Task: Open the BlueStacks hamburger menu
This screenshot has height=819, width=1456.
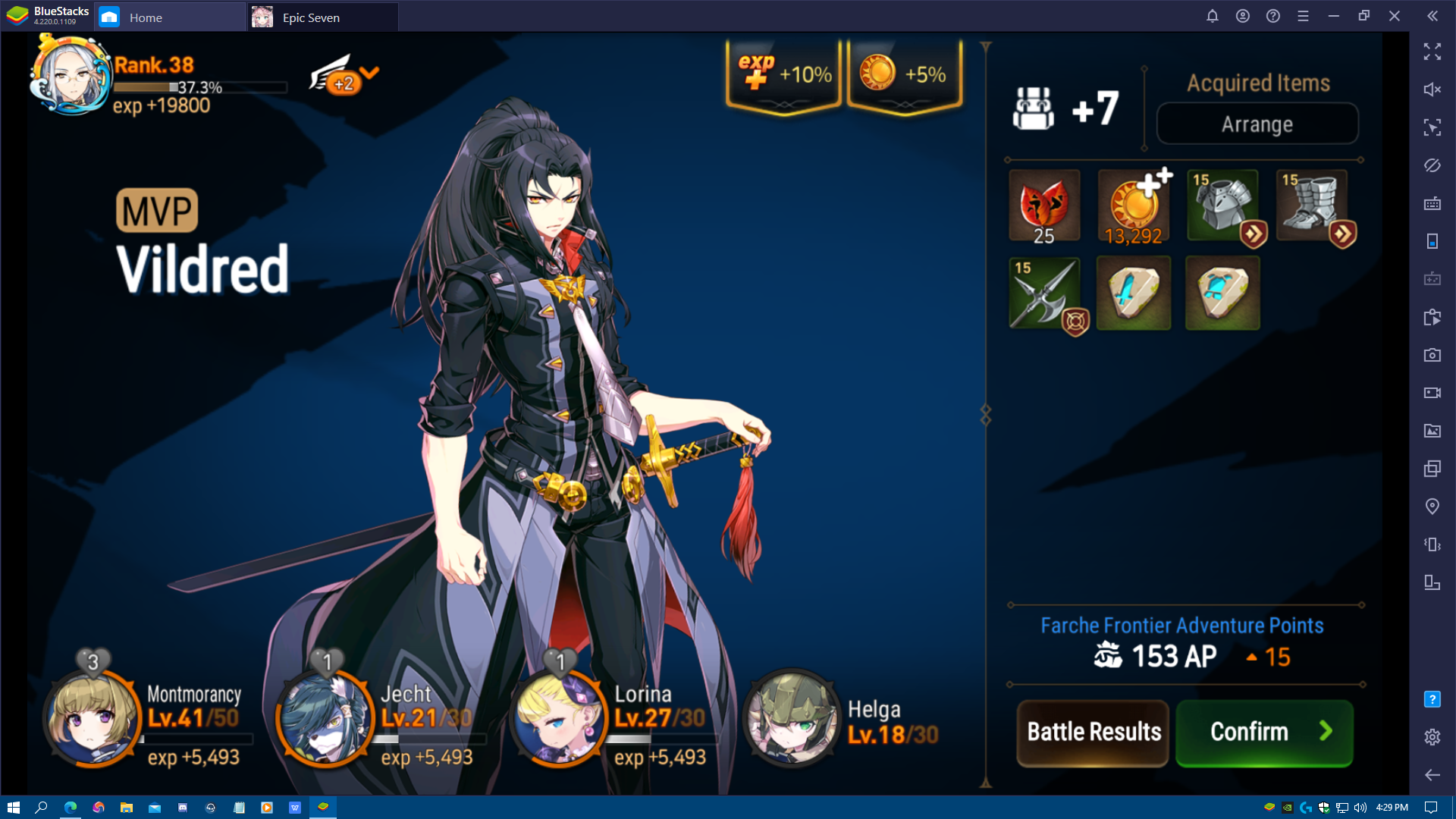Action: click(x=1303, y=15)
